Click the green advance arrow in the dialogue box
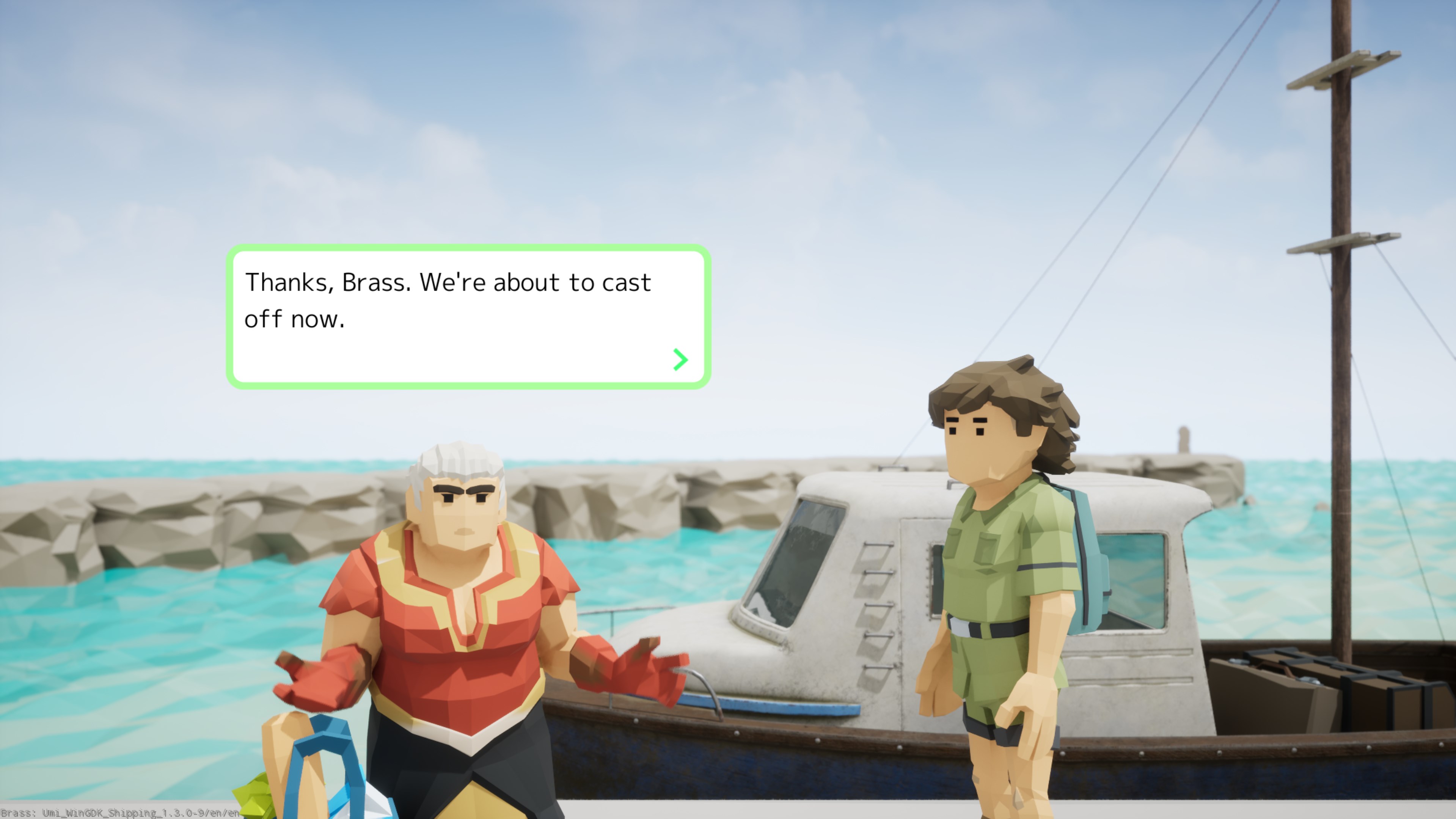 pyautogui.click(x=680, y=358)
